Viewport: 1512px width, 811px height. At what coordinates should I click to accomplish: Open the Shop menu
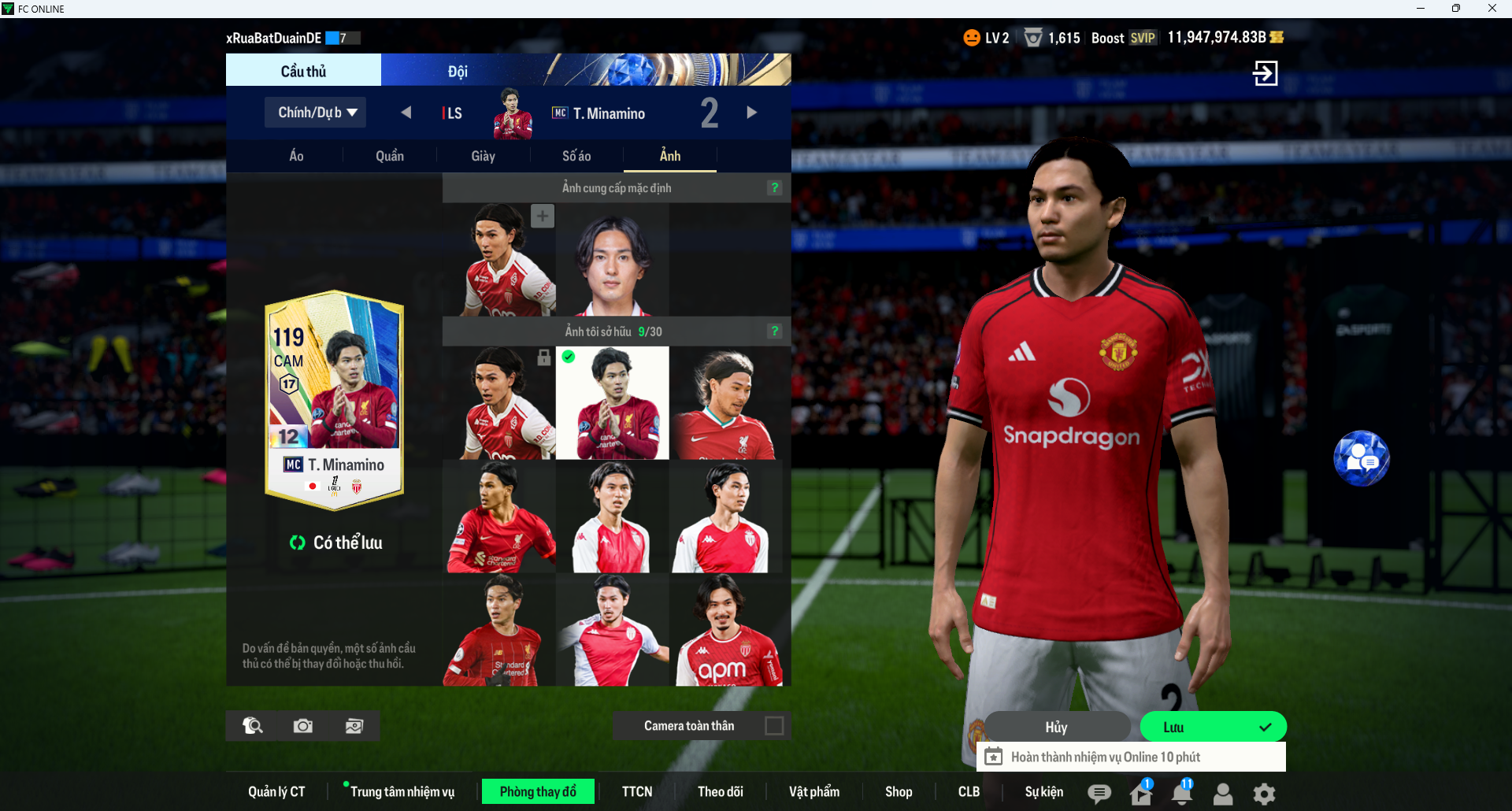pyautogui.click(x=899, y=791)
